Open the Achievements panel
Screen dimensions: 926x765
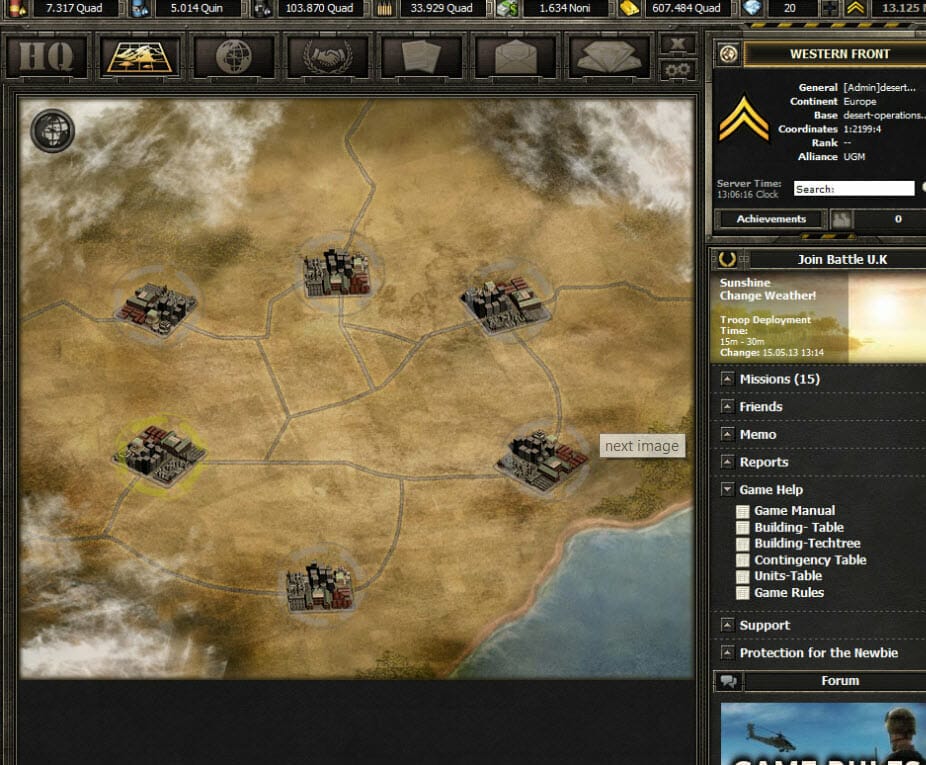click(771, 219)
